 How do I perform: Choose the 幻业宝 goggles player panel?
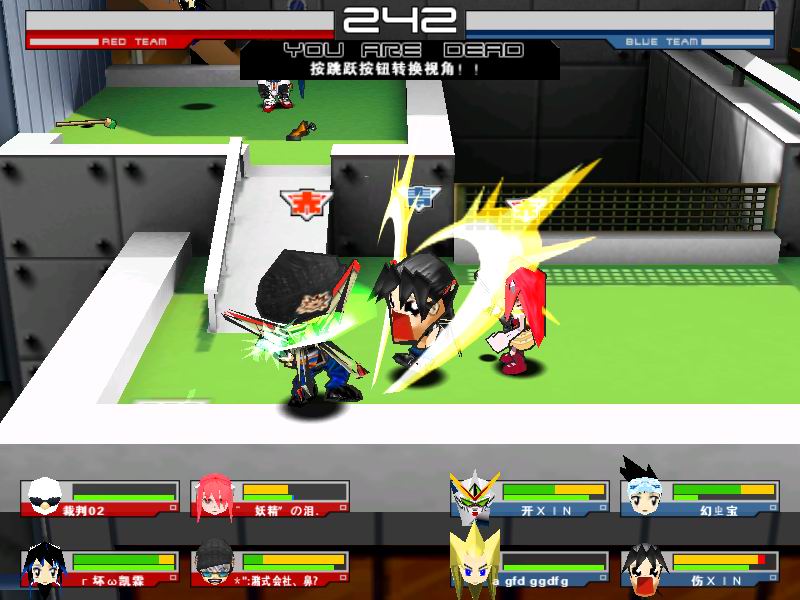(x=700, y=498)
